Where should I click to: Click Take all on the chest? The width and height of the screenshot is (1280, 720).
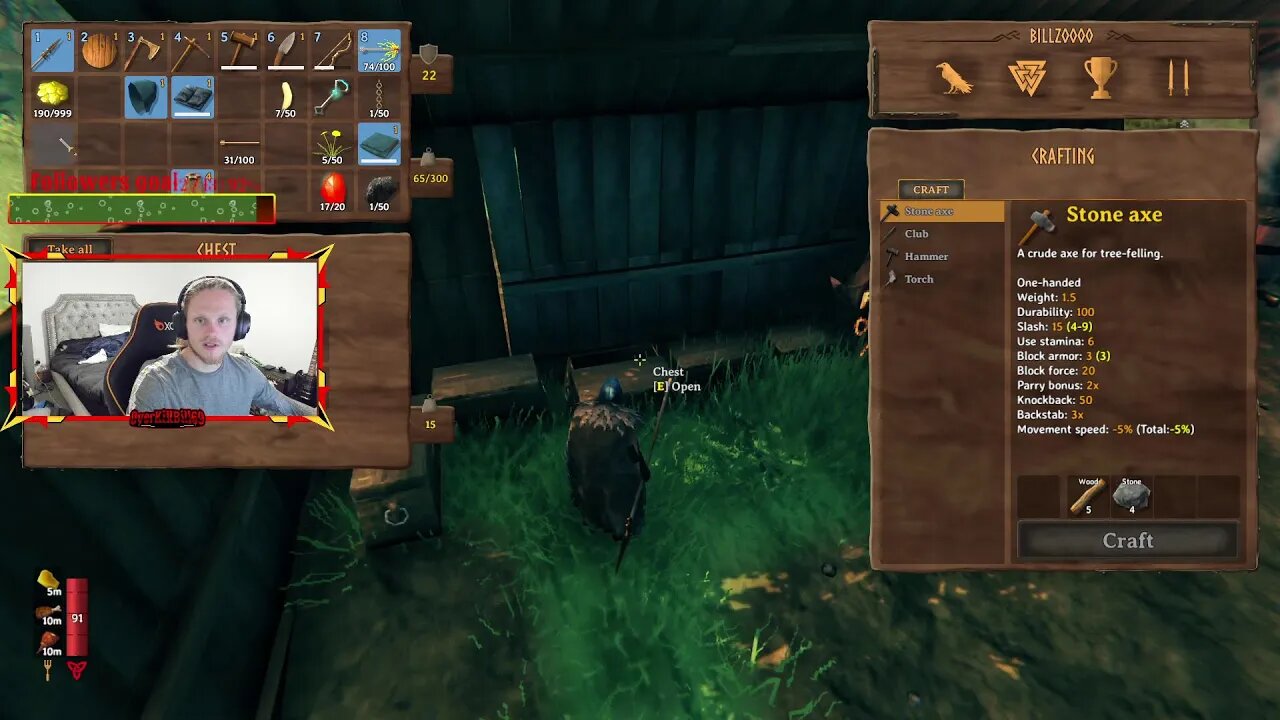pyautogui.click(x=68, y=249)
